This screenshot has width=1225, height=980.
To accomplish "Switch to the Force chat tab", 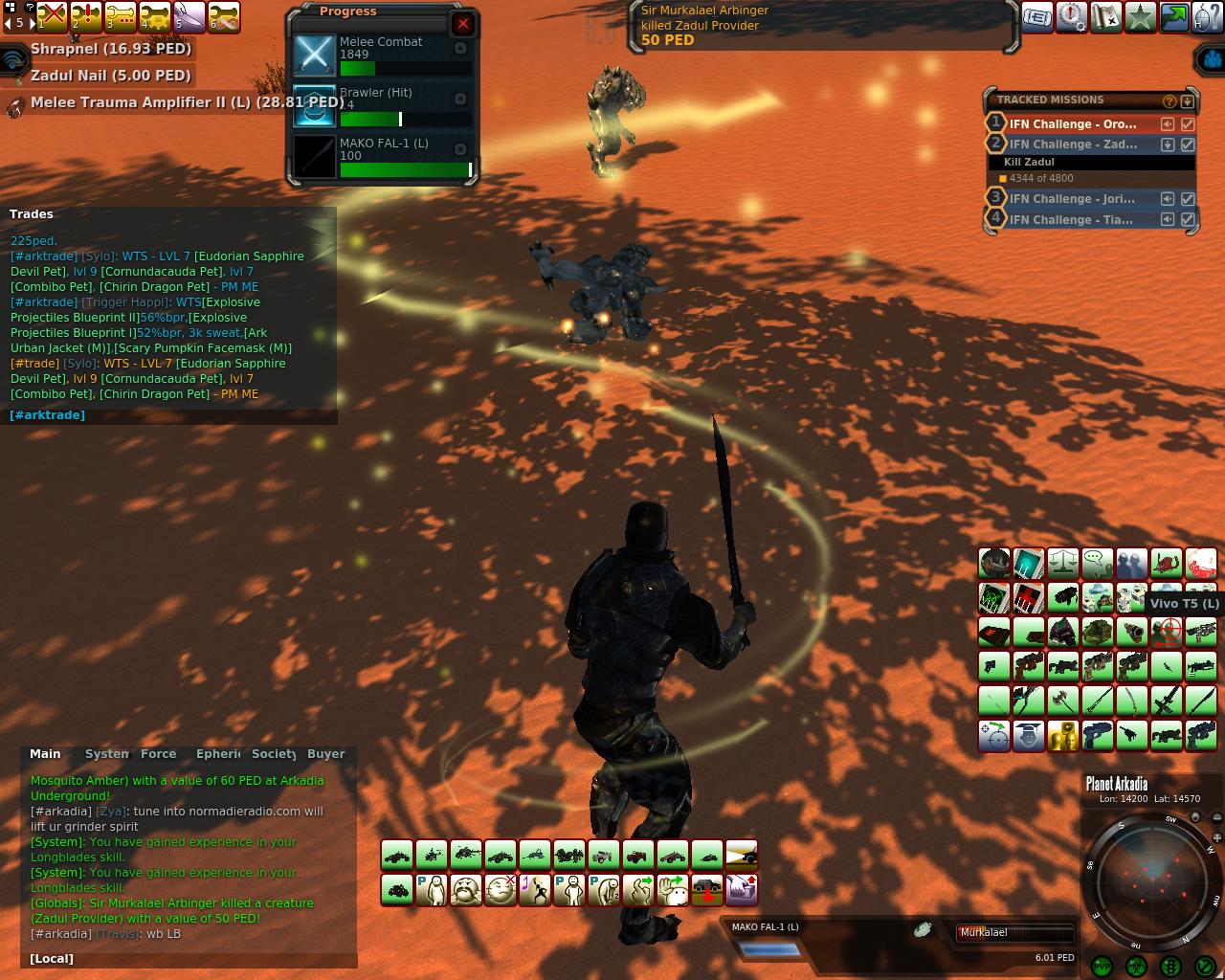I will point(159,754).
